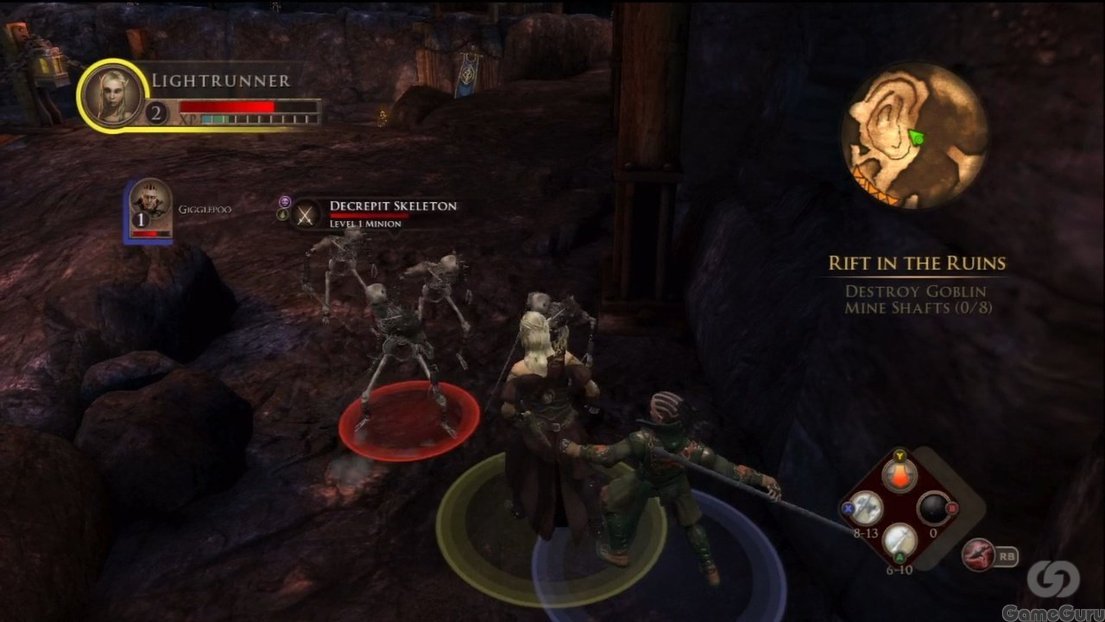
Task: Click Lightrunner's character portrait
Action: coord(116,95)
